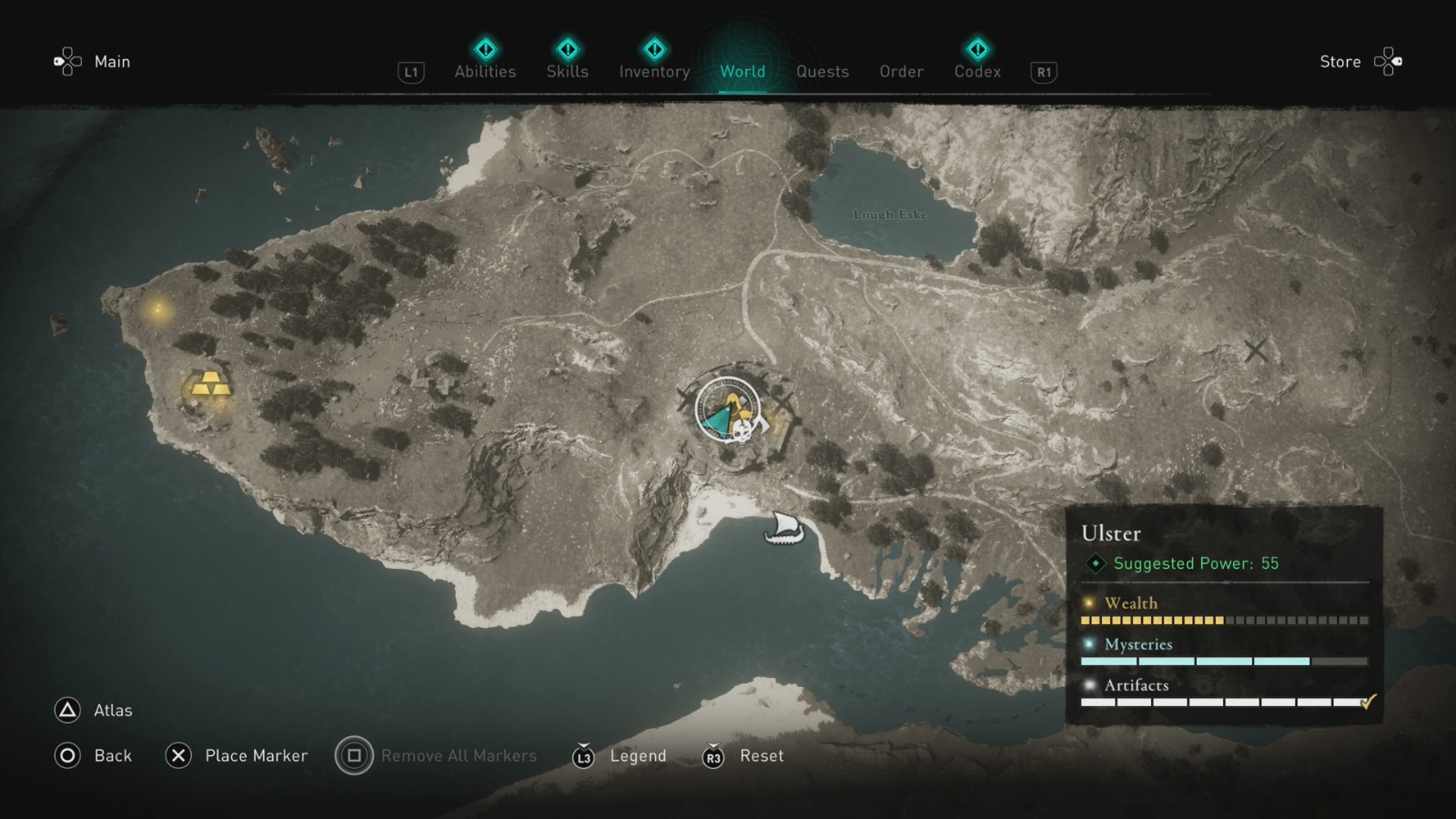Switch to the Quests tab
This screenshot has width=1456, height=819.
[x=822, y=71]
